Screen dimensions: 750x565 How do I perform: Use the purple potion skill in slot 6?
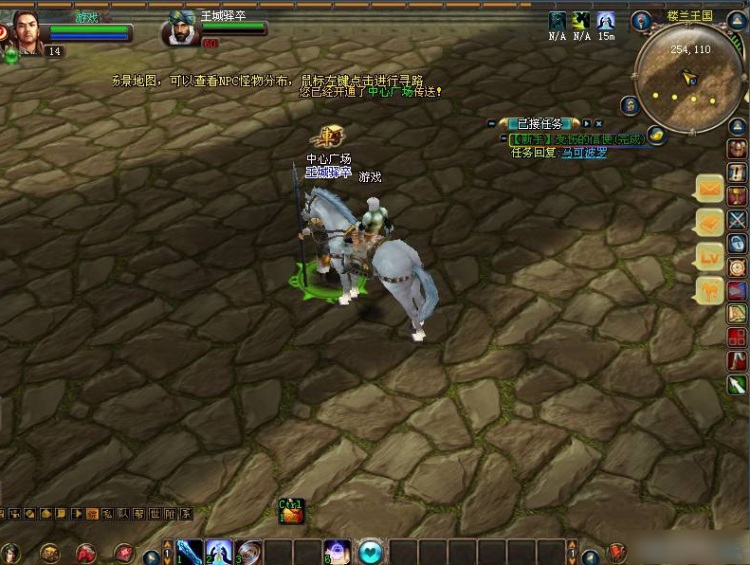(x=337, y=552)
